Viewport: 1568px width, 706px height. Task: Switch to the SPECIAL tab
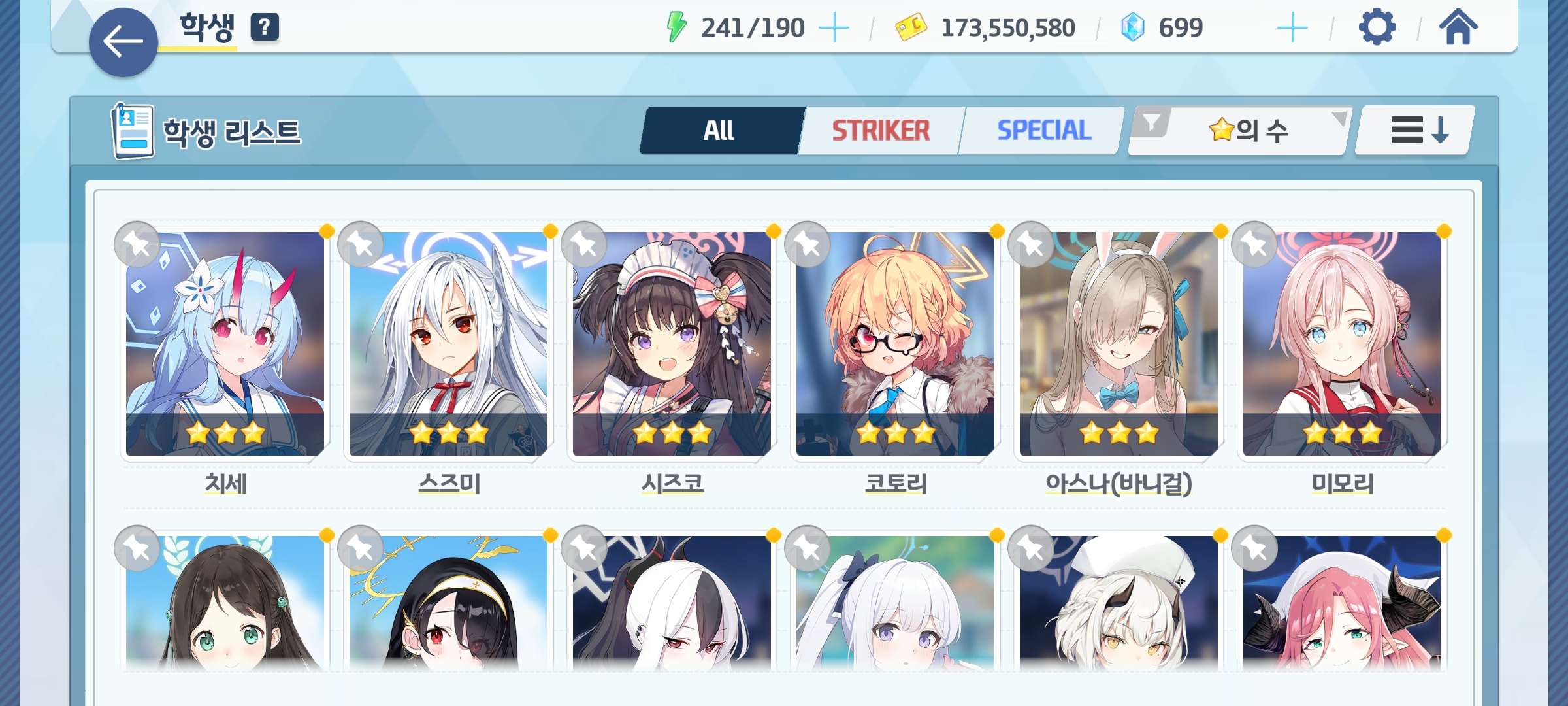[x=1043, y=131]
